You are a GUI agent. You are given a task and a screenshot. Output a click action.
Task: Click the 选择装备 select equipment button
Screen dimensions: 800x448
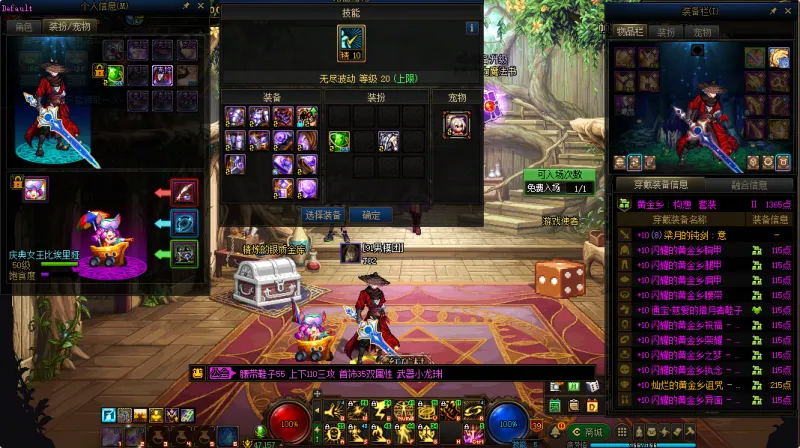click(x=323, y=215)
